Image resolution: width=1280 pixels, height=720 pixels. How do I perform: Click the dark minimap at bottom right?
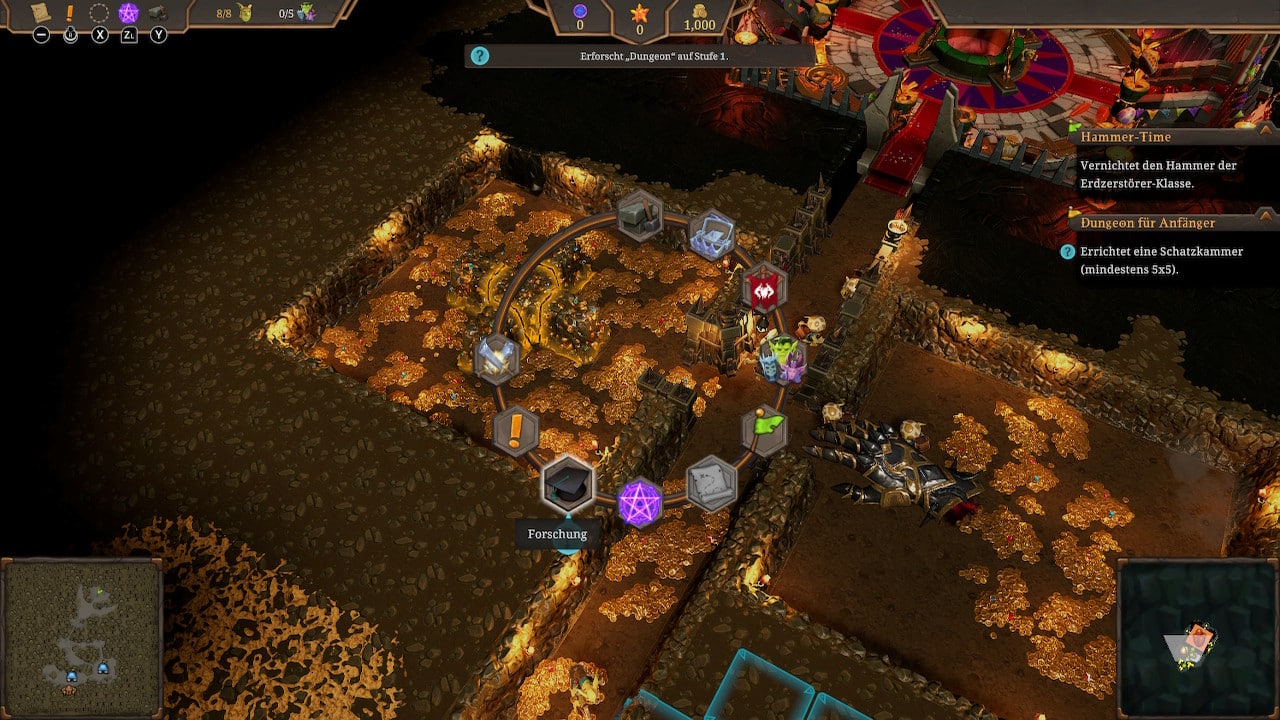pyautogui.click(x=1196, y=637)
